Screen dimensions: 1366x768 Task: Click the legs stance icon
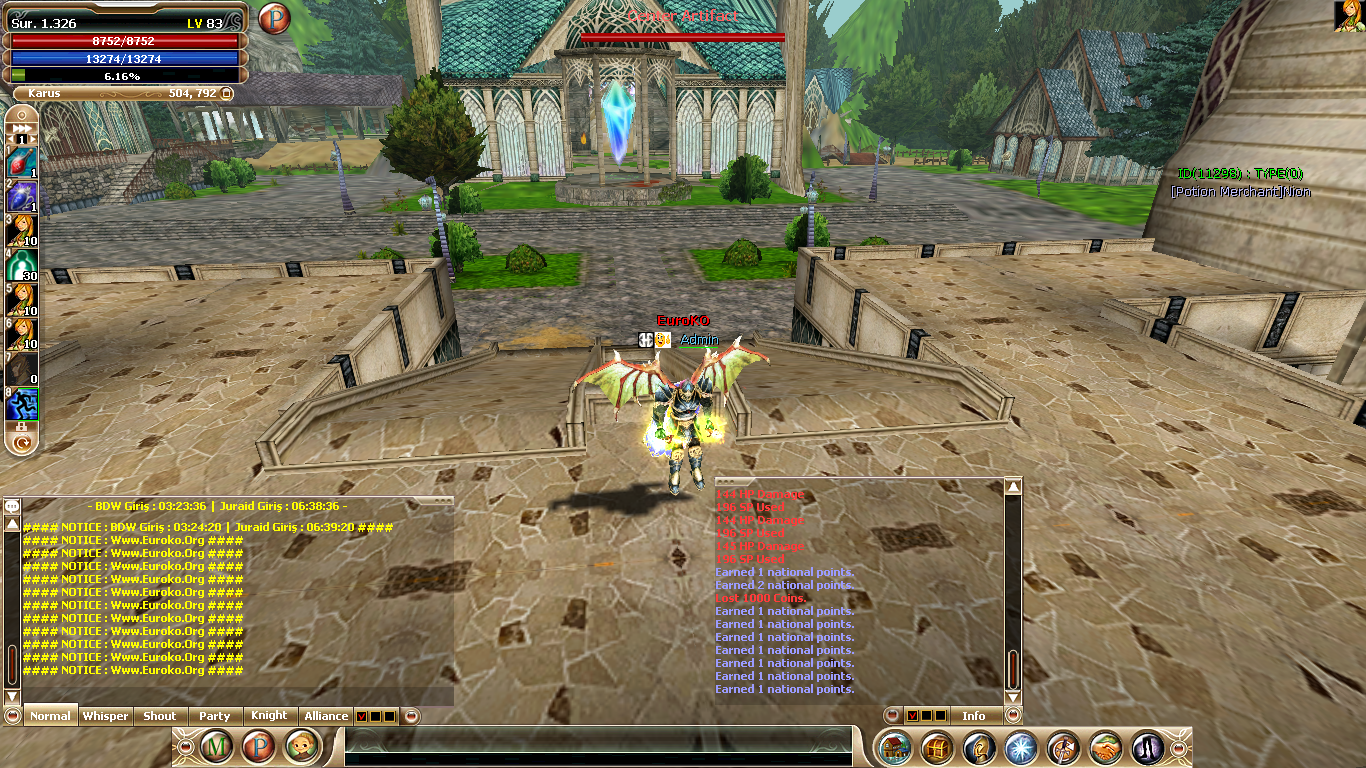pyautogui.click(x=1147, y=748)
